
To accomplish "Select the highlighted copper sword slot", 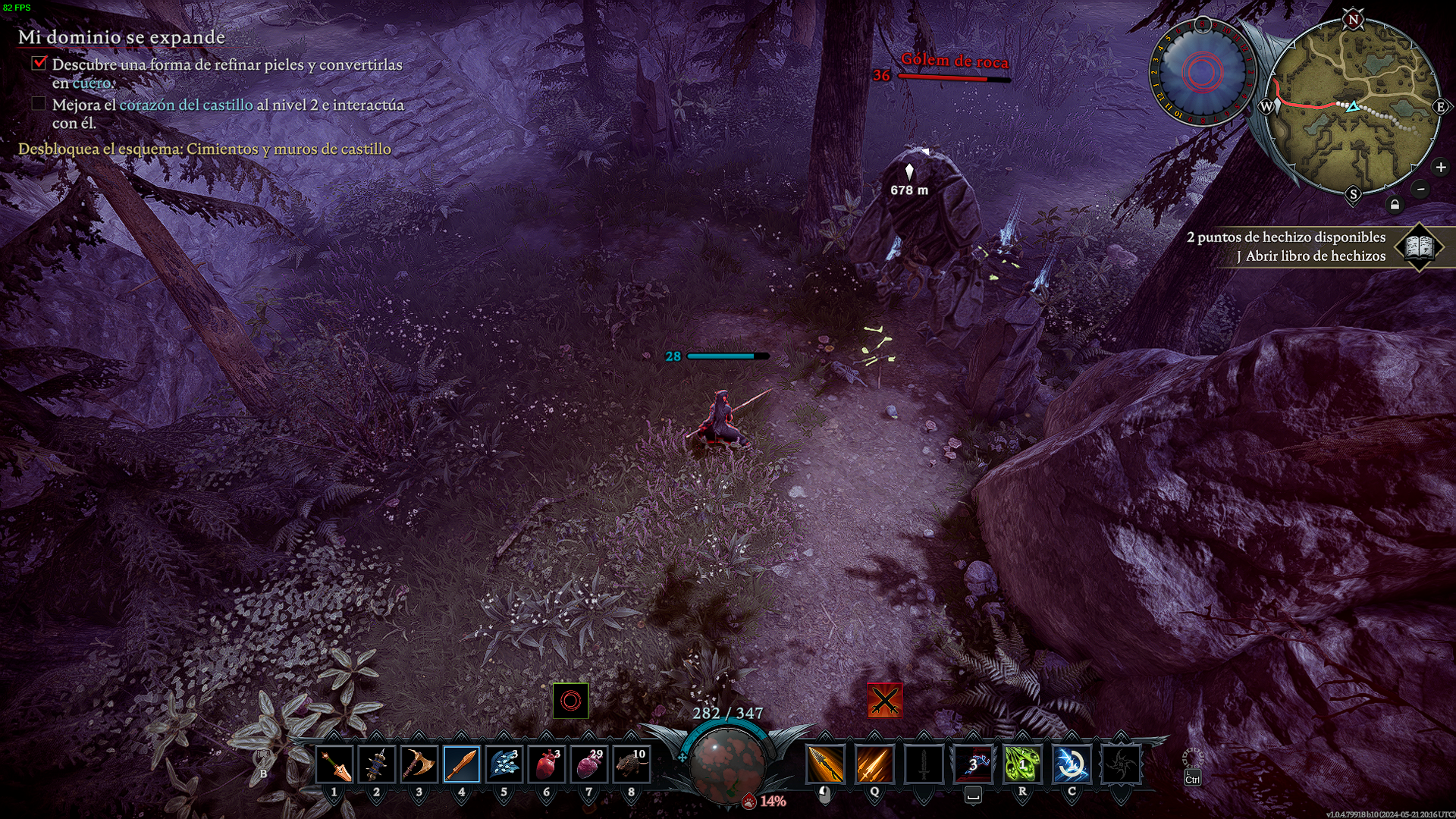I will click(462, 764).
